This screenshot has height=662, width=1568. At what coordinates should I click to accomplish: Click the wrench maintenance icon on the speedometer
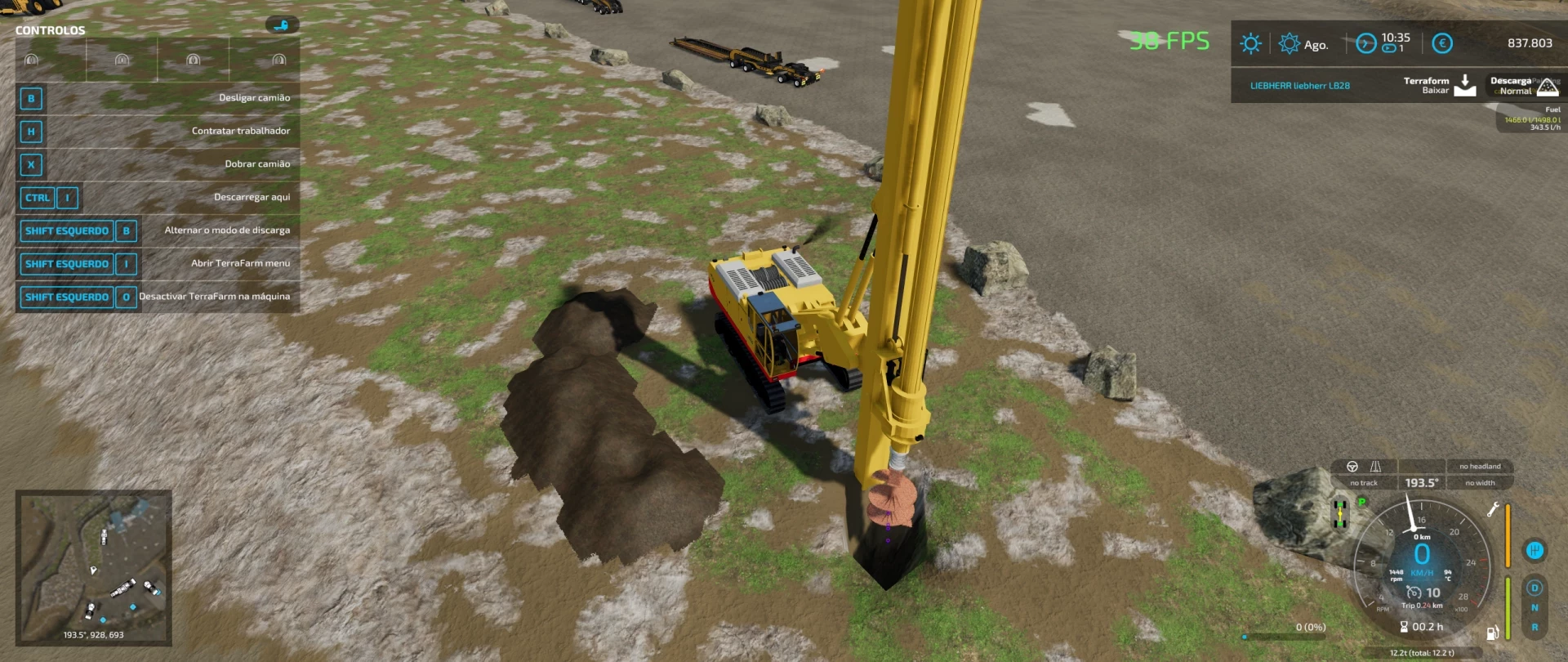coord(1492,509)
